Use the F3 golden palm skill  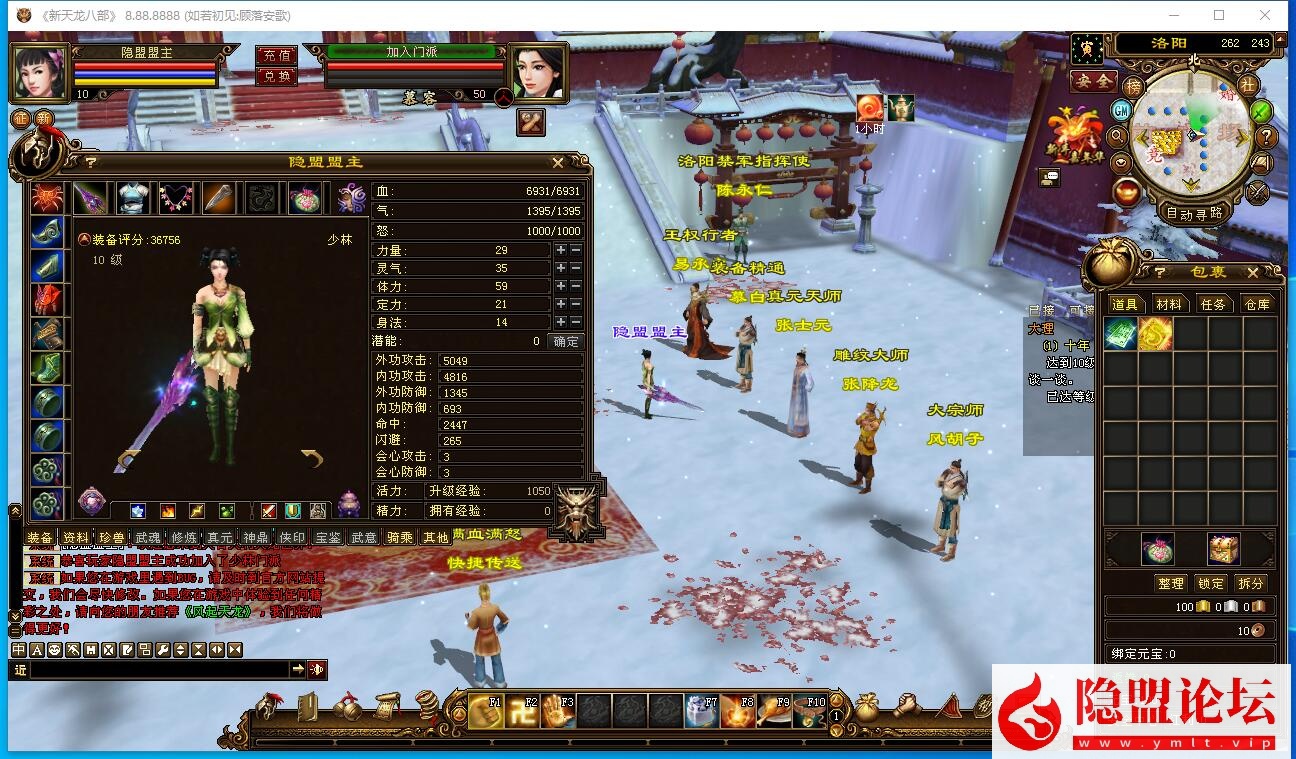(x=558, y=710)
